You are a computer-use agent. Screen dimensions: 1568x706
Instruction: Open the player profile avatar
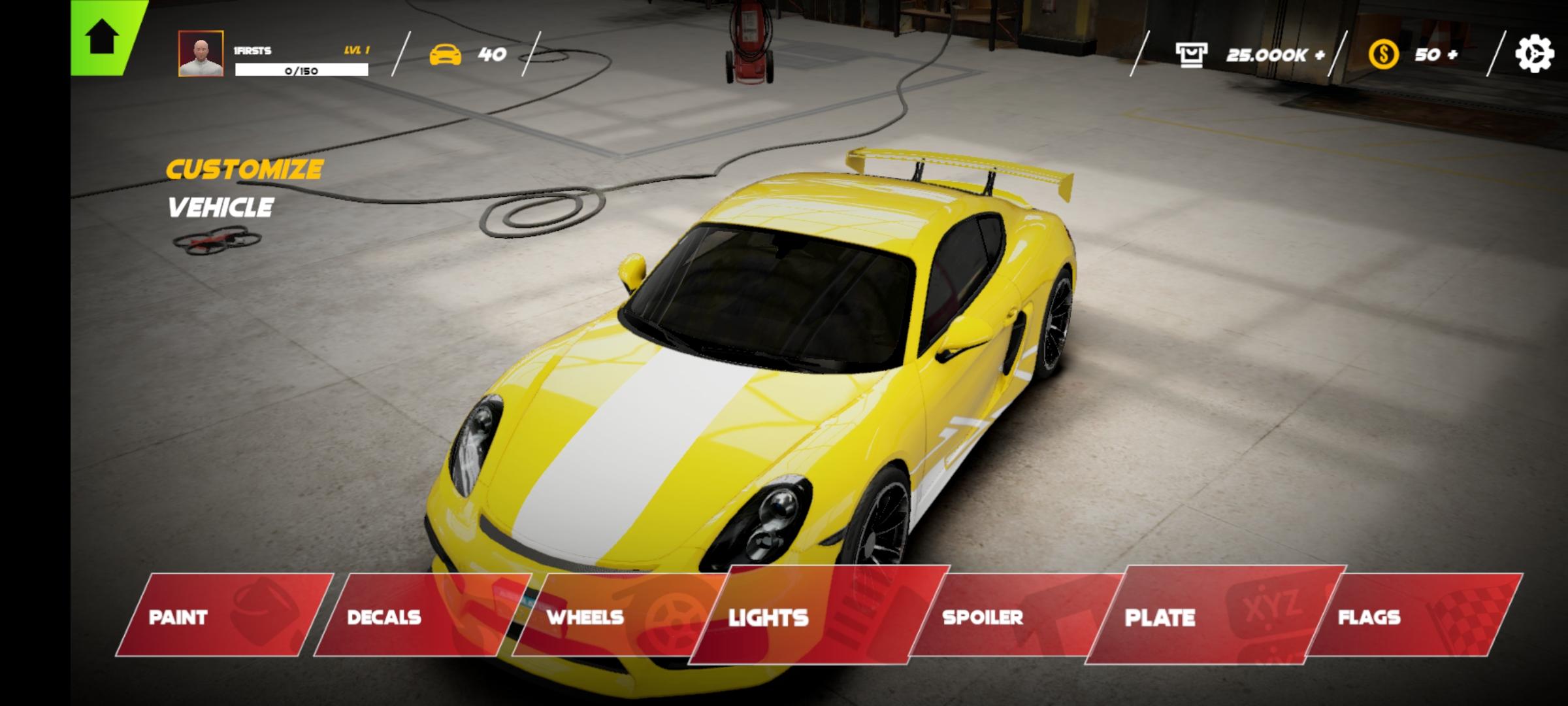tap(201, 54)
